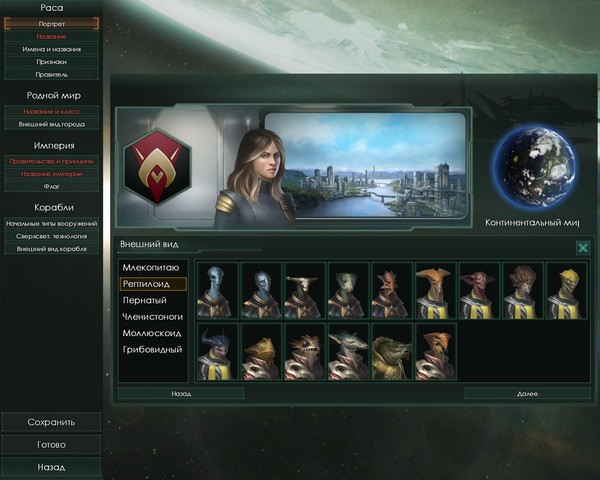Image resolution: width=600 pixels, height=480 pixels.
Task: Confirm with the Готово button
Action: click(51, 445)
